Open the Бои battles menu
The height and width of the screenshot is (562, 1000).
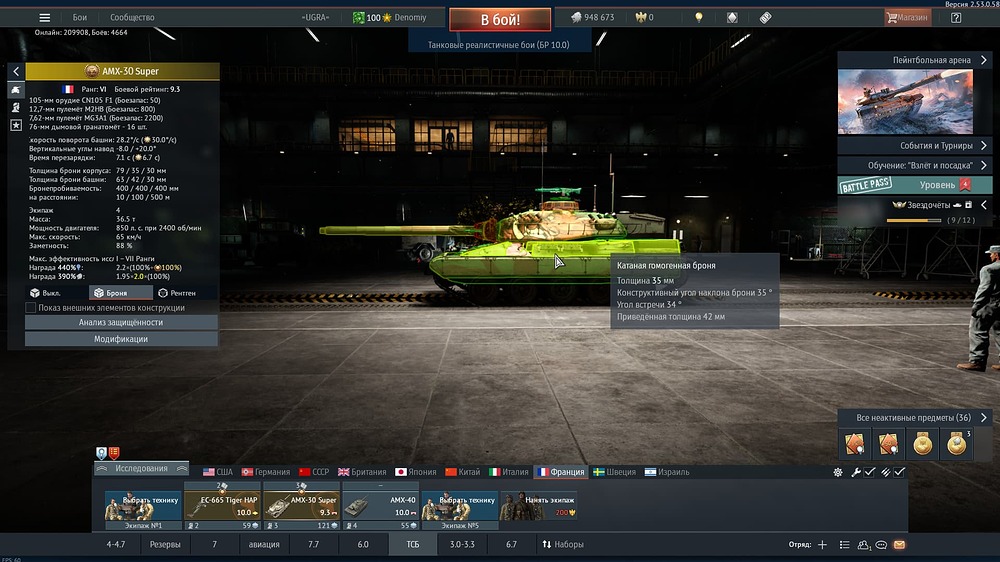tap(80, 18)
